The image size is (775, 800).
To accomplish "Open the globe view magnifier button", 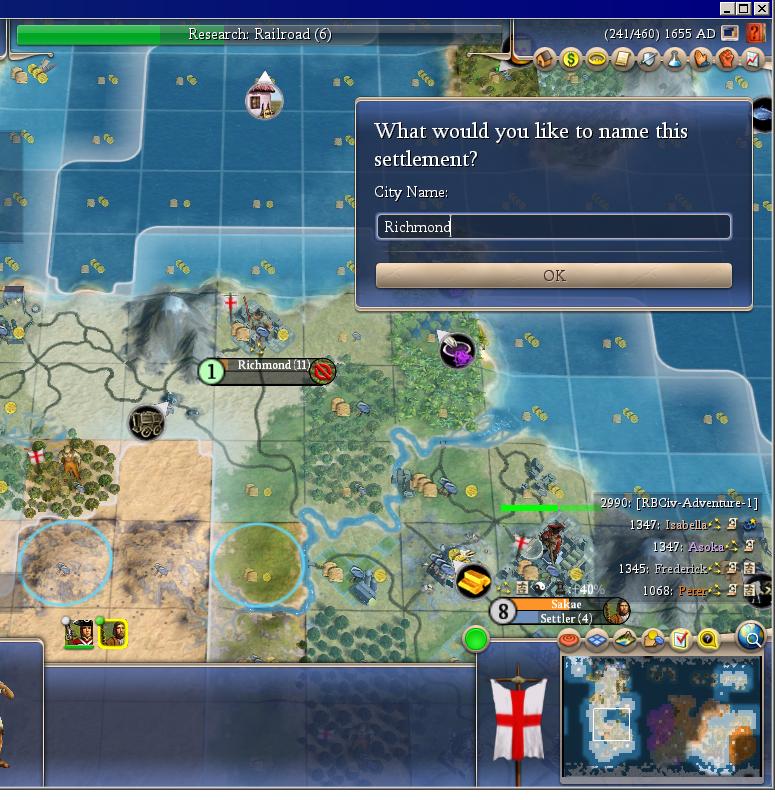I will [751, 635].
